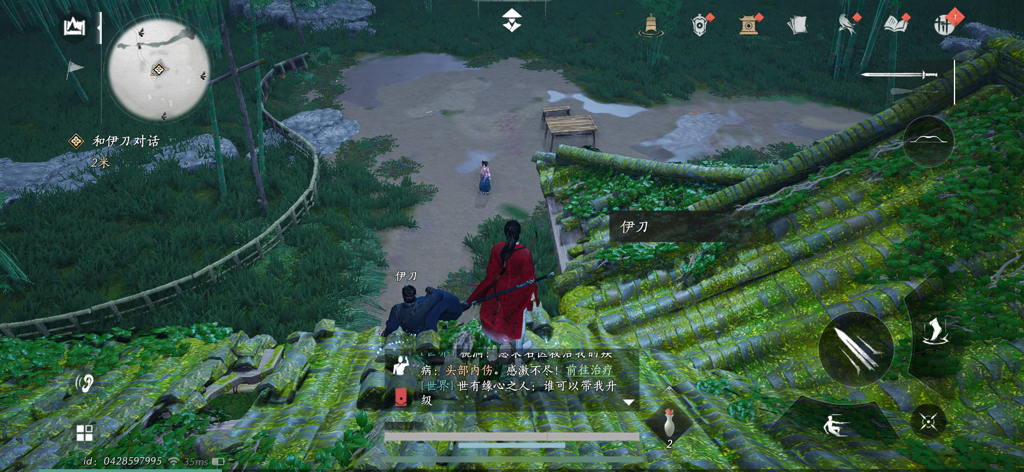Expand the chat message box
This screenshot has height=472, width=1024.
pyautogui.click(x=629, y=402)
